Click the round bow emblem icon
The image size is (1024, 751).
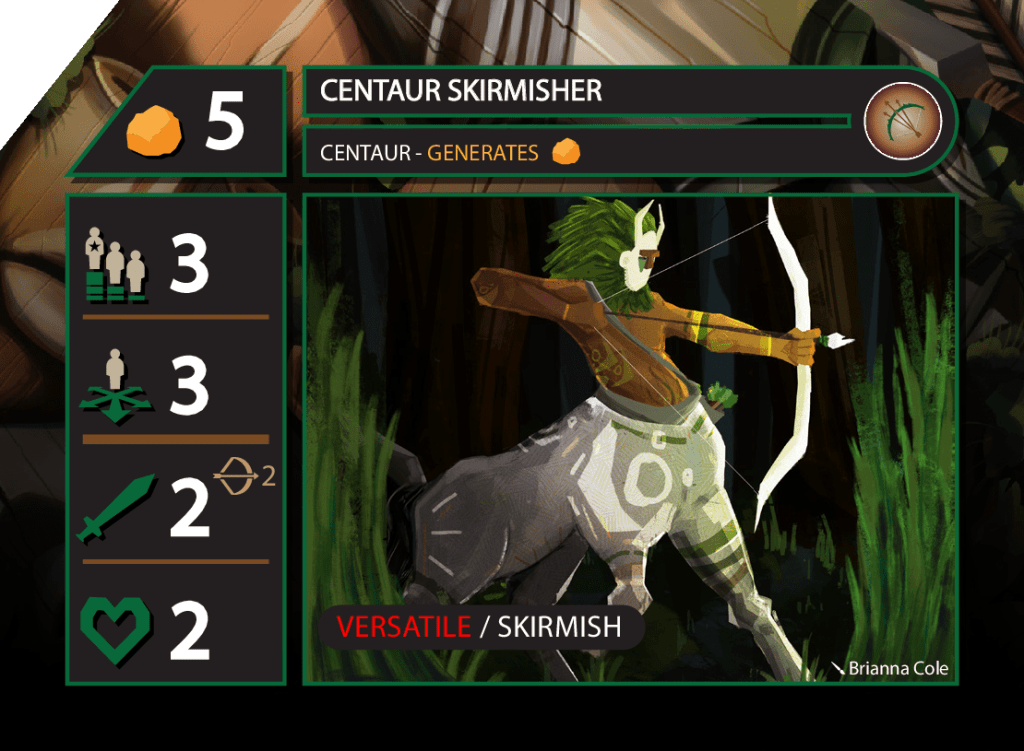[x=903, y=121]
